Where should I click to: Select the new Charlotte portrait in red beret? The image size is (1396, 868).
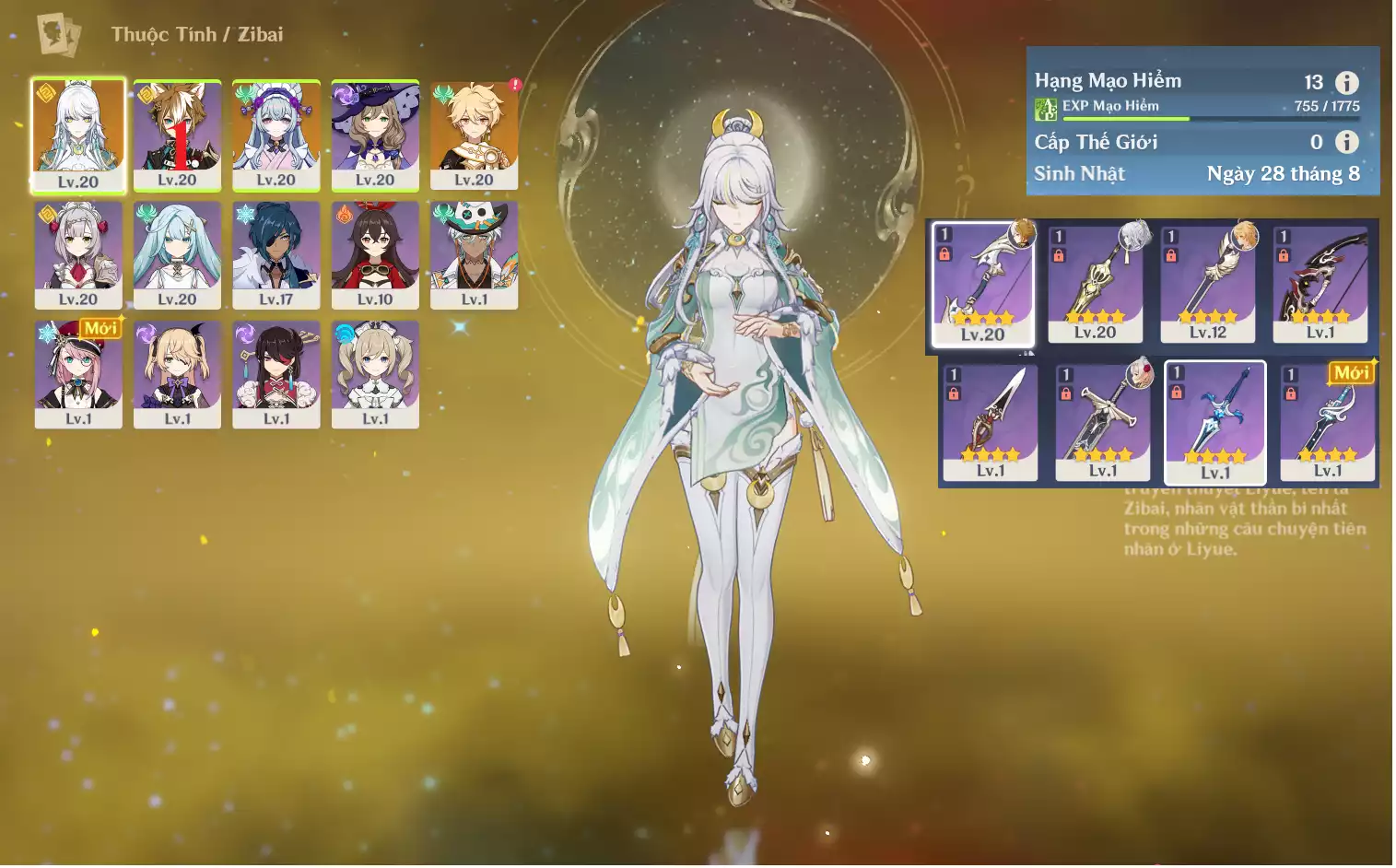(78, 373)
